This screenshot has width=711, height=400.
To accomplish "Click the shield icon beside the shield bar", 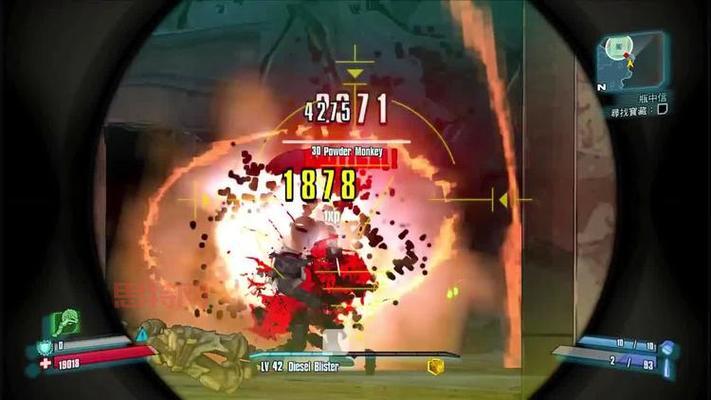I will tap(46, 346).
